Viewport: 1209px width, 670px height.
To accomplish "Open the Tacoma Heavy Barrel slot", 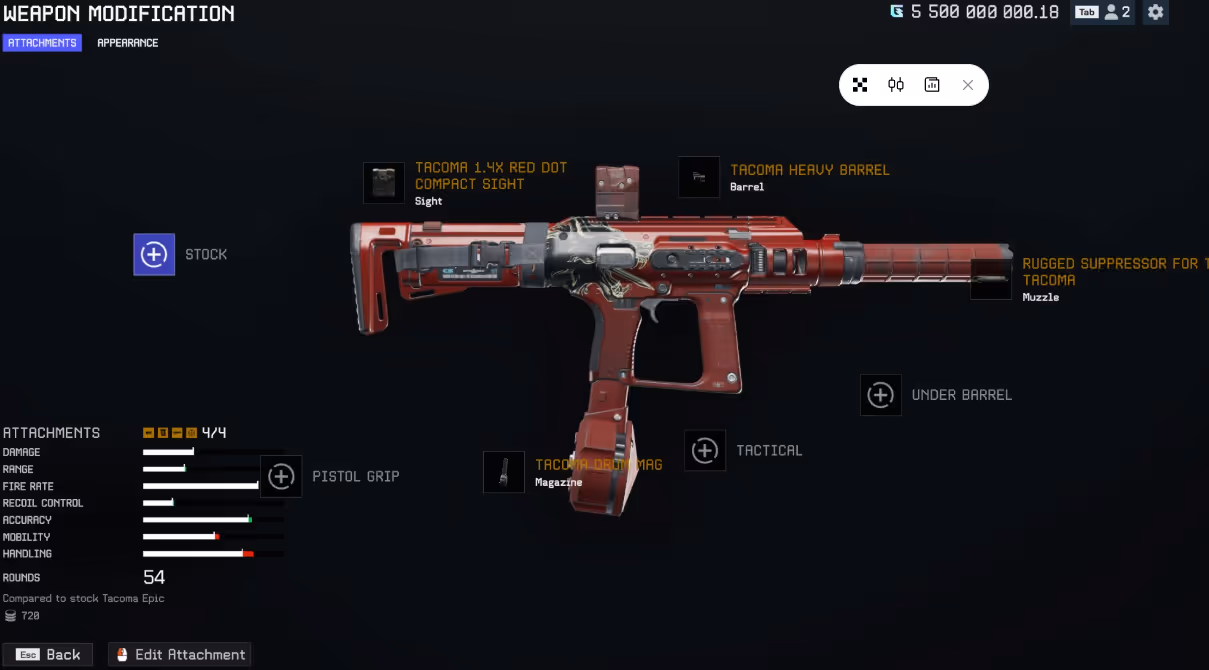I will point(699,177).
